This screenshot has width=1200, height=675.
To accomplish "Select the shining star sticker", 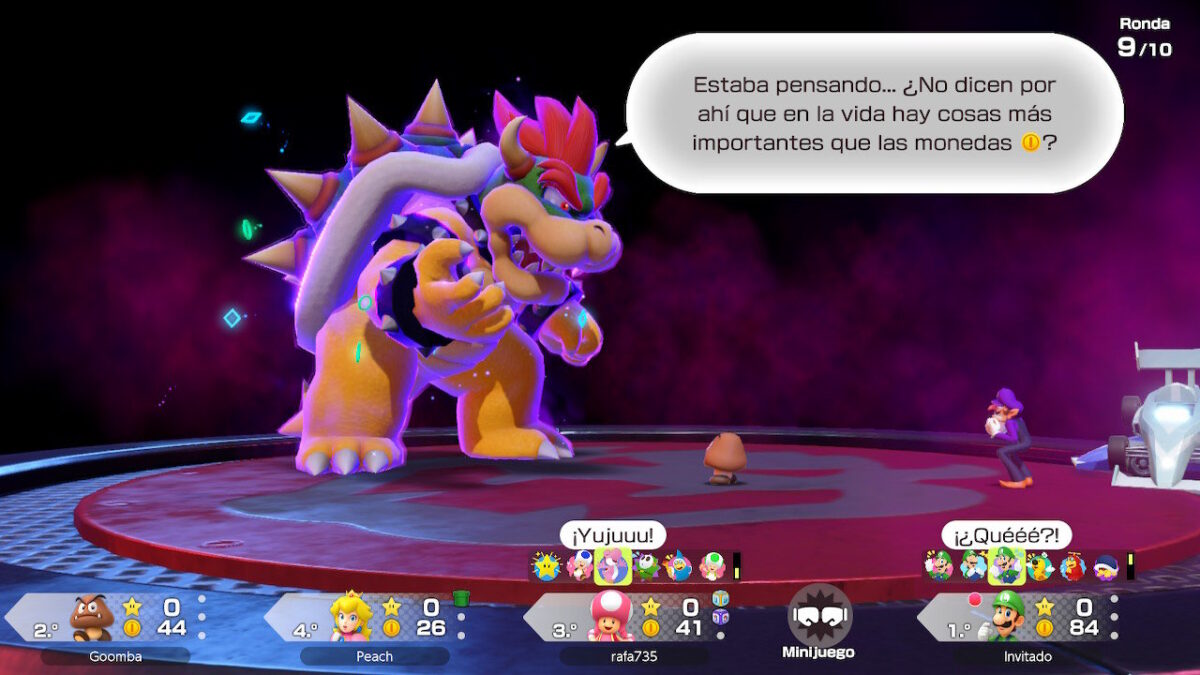I will click(546, 567).
